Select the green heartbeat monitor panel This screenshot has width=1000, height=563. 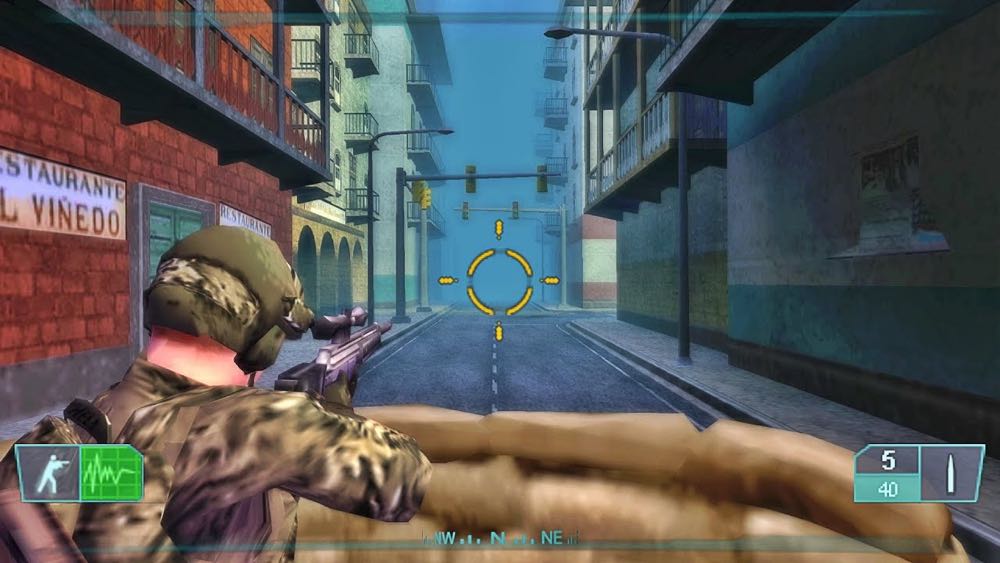click(110, 473)
